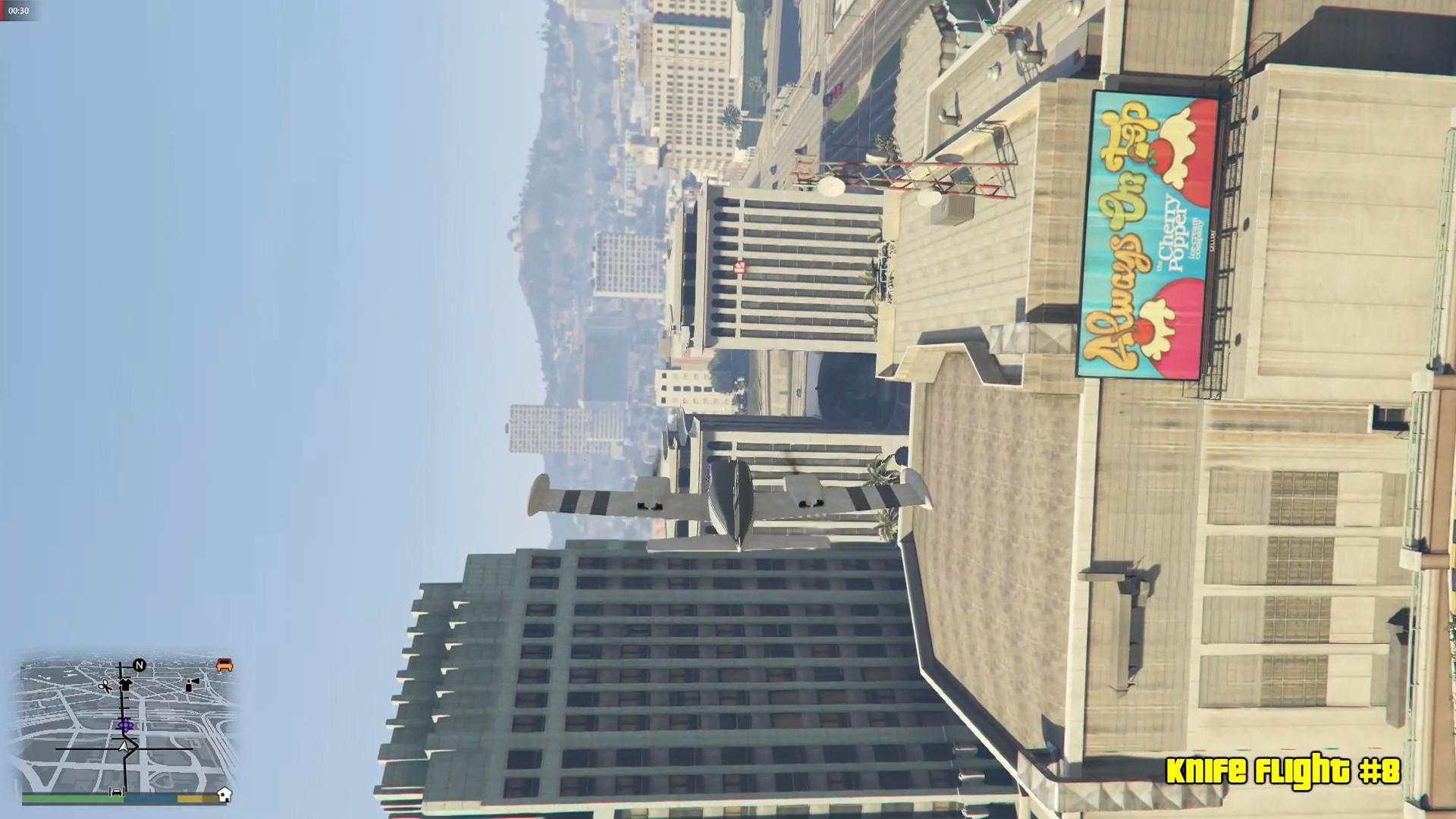The image size is (1456, 819).
Task: Click the white player arrow on the minimap
Action: pyautogui.click(x=124, y=748)
